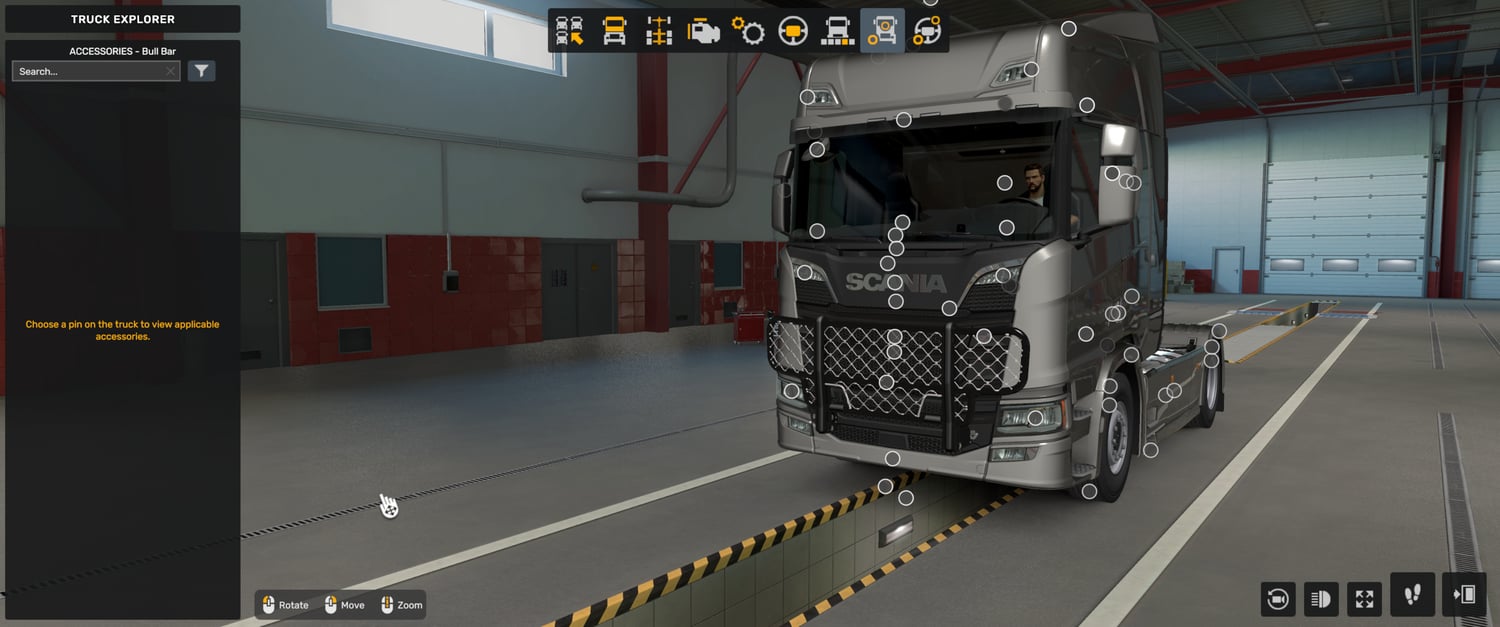Select the chassis configuration tab
Image resolution: width=1500 pixels, height=627 pixels.
coord(659,31)
